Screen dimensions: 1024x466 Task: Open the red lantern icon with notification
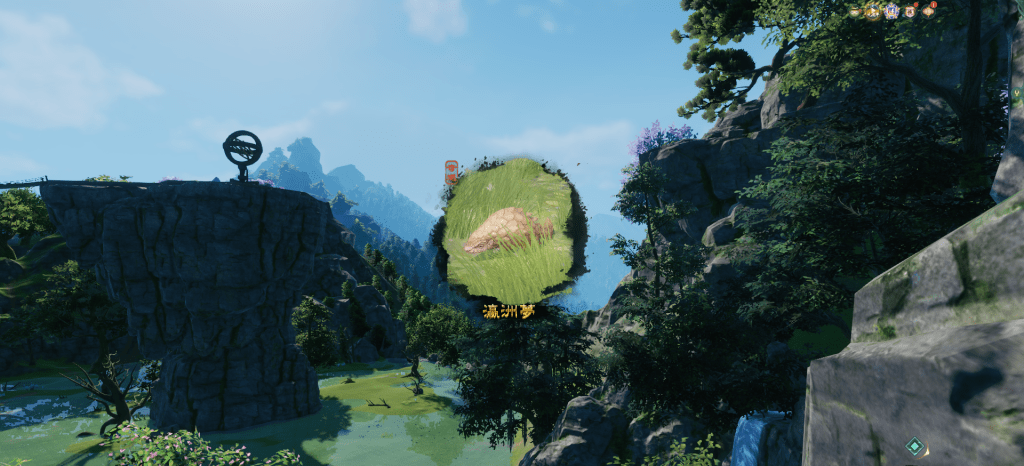[928, 11]
